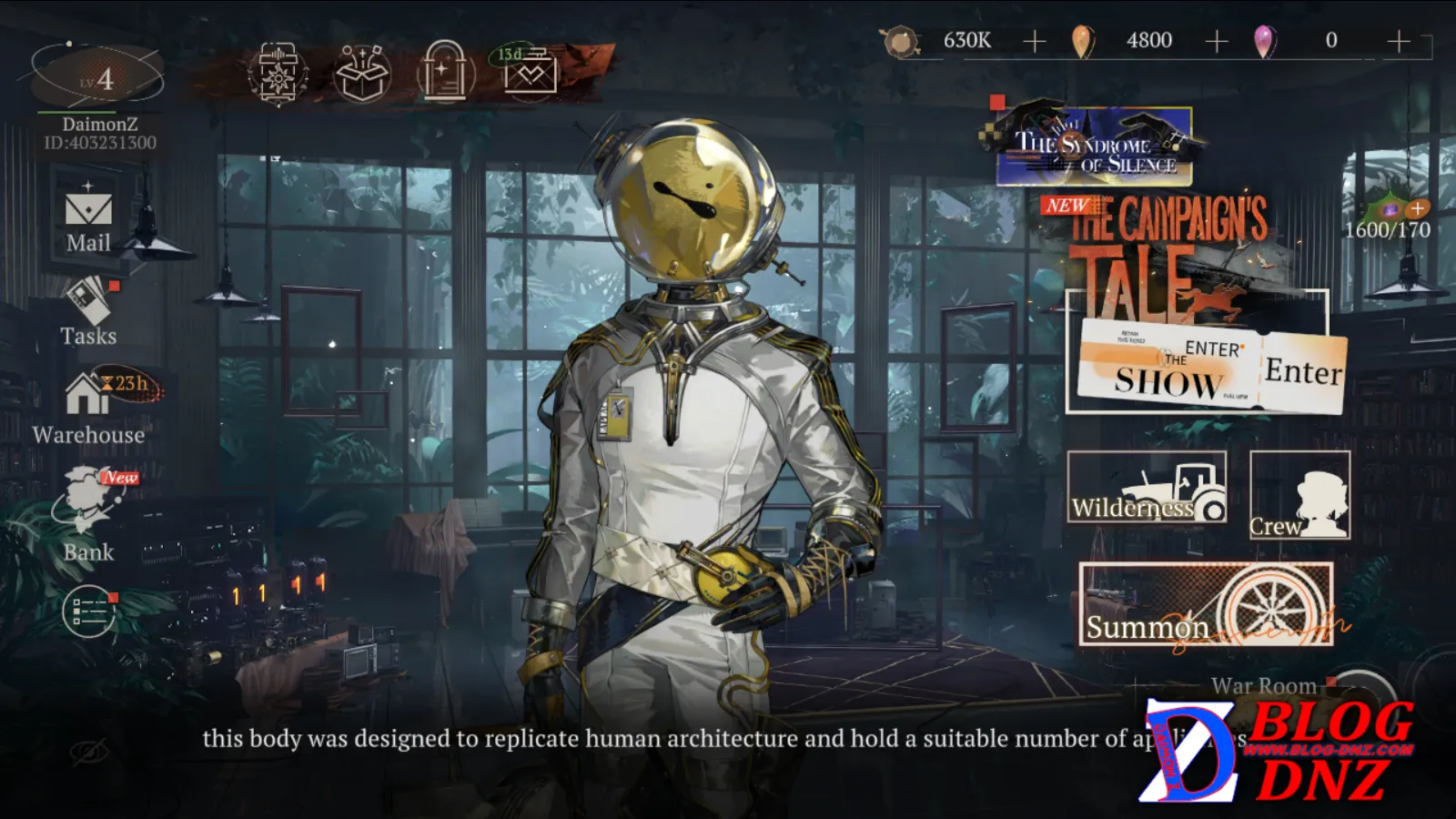Hide the interface with the eye icon
The image size is (1456, 819).
click(89, 752)
